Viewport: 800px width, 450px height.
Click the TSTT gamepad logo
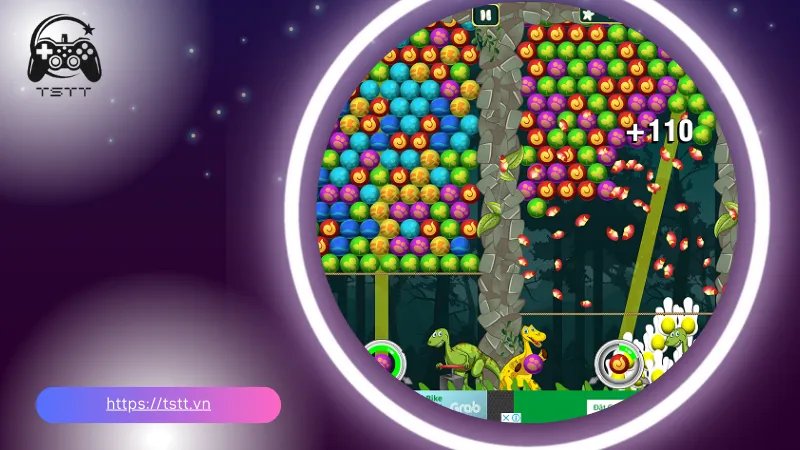pyautogui.click(x=64, y=57)
